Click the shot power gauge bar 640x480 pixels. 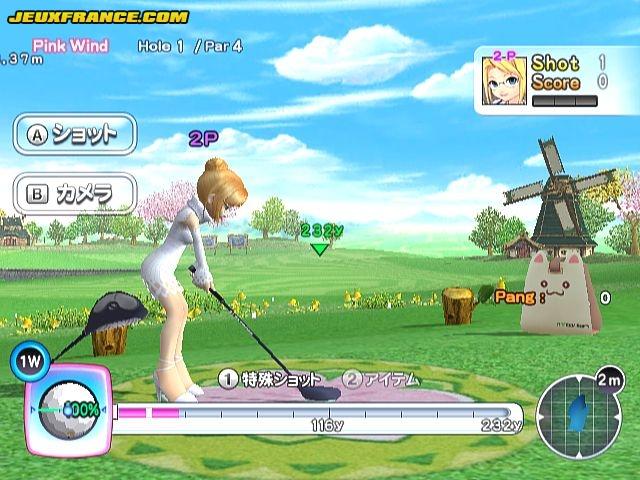tap(318, 412)
